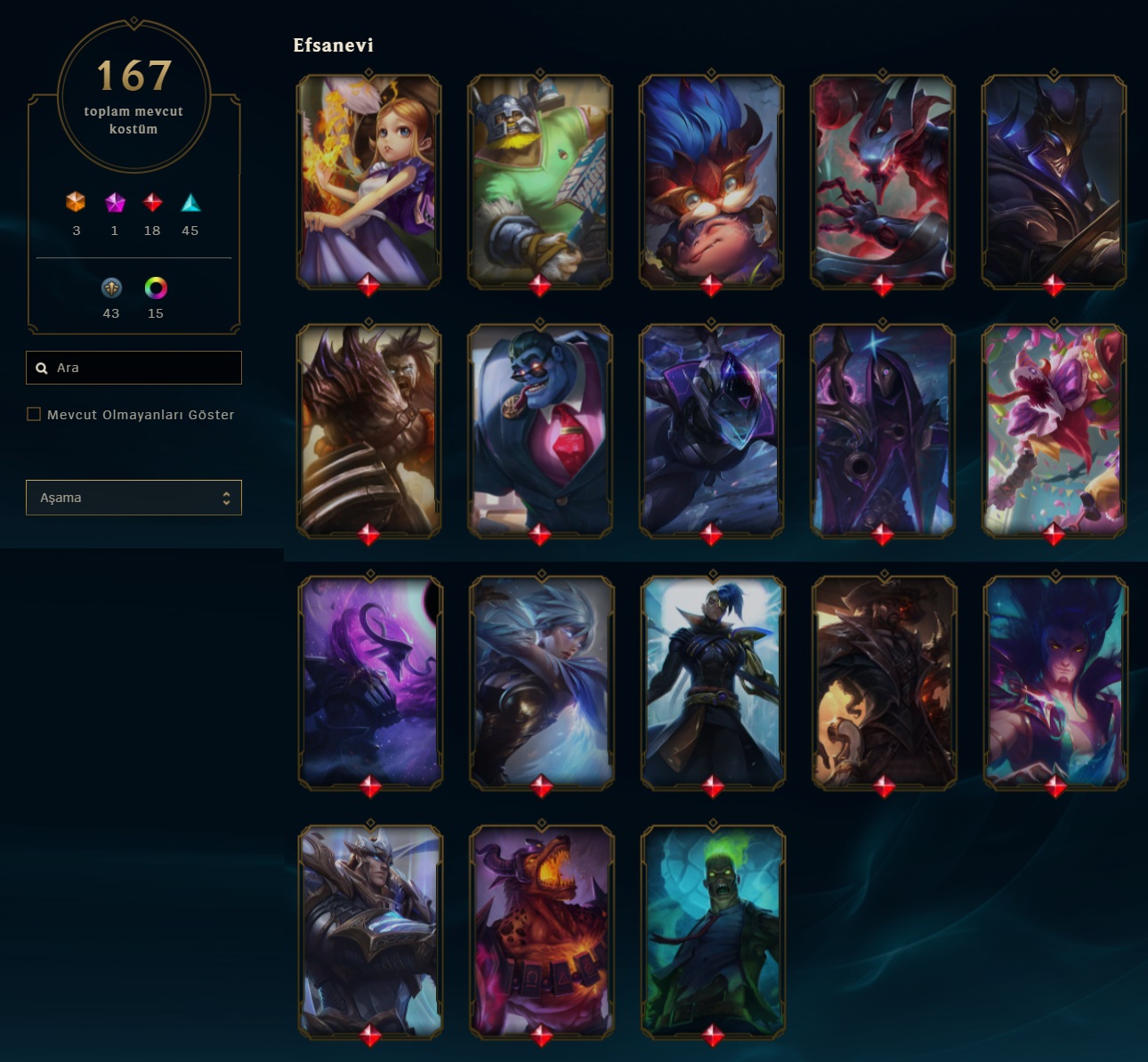Select the blonde girl in blue dress skin
The width and height of the screenshot is (1148, 1062).
tap(368, 181)
